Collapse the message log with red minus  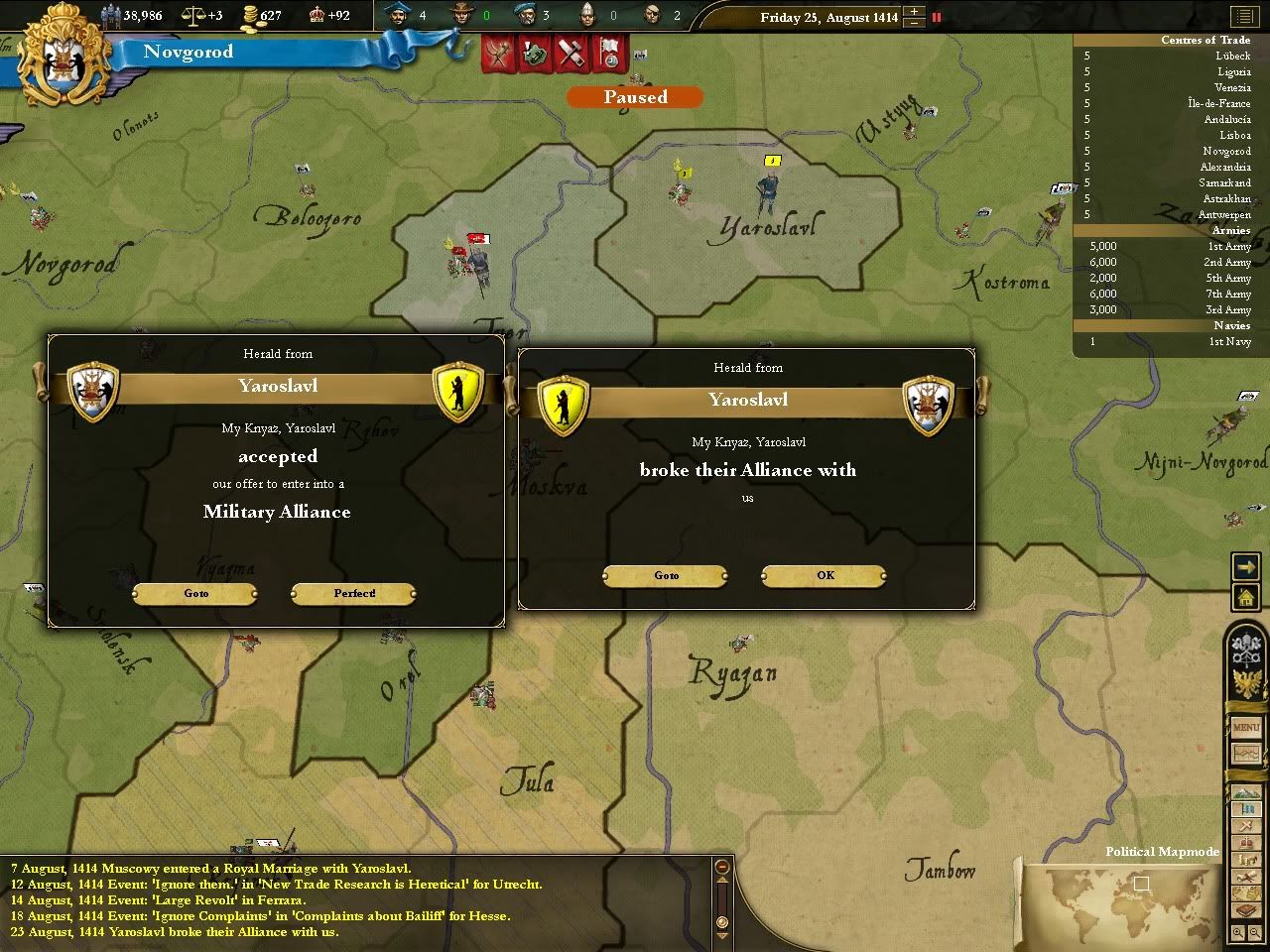tap(722, 868)
